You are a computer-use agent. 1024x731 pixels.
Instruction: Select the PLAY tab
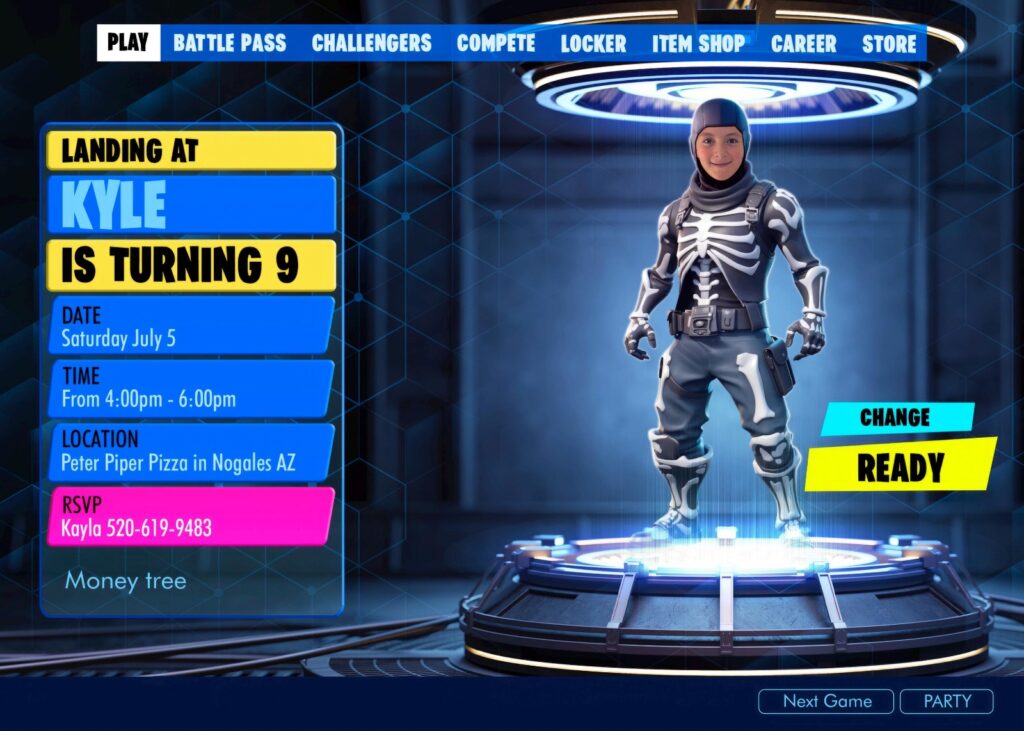point(128,43)
